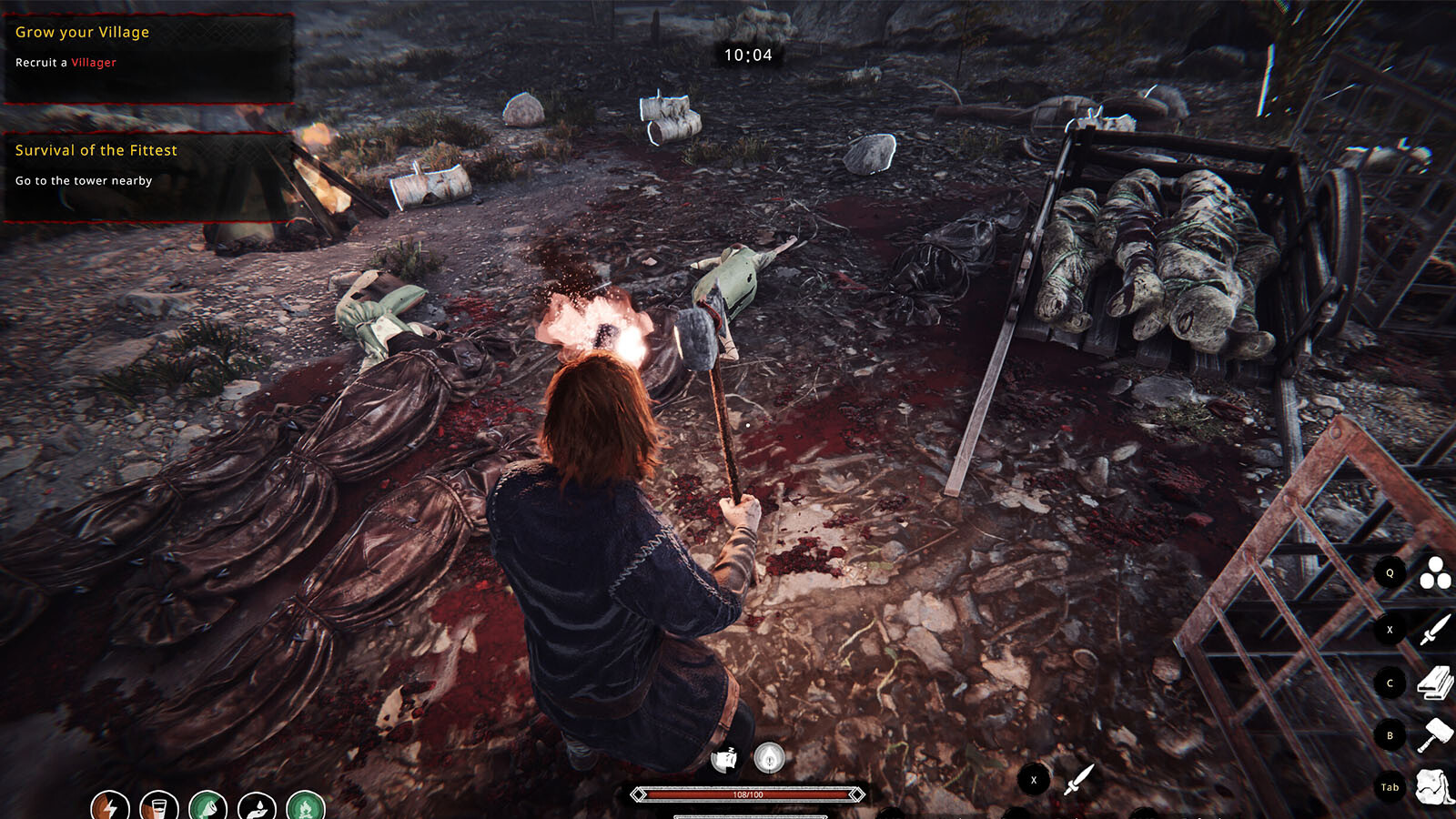Select the Survival of the Fittest objective

tap(96, 150)
